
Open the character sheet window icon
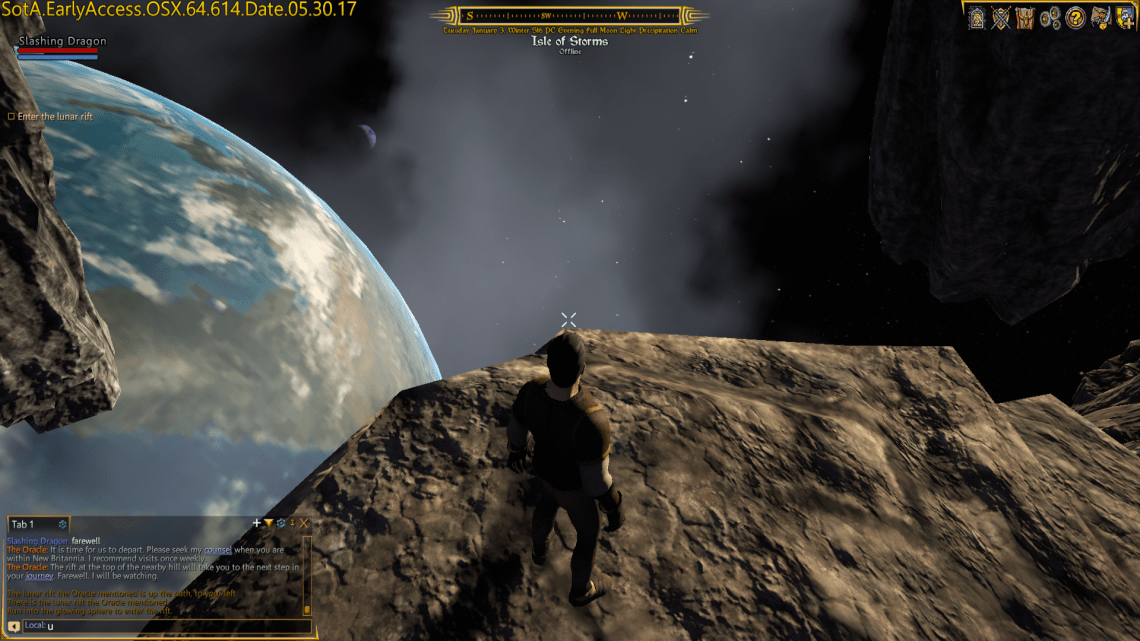pos(976,17)
